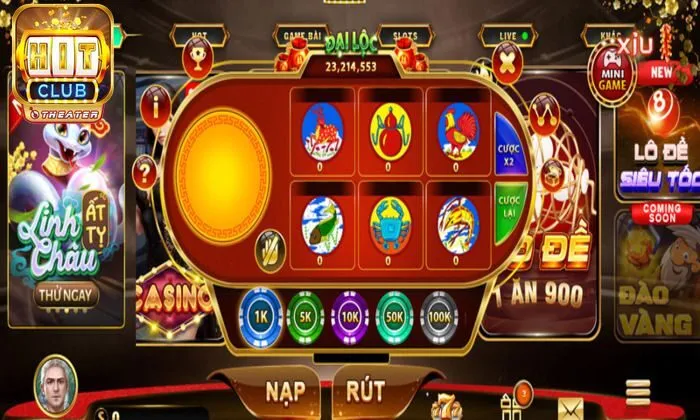Open the NẠP deposit button

point(285,389)
